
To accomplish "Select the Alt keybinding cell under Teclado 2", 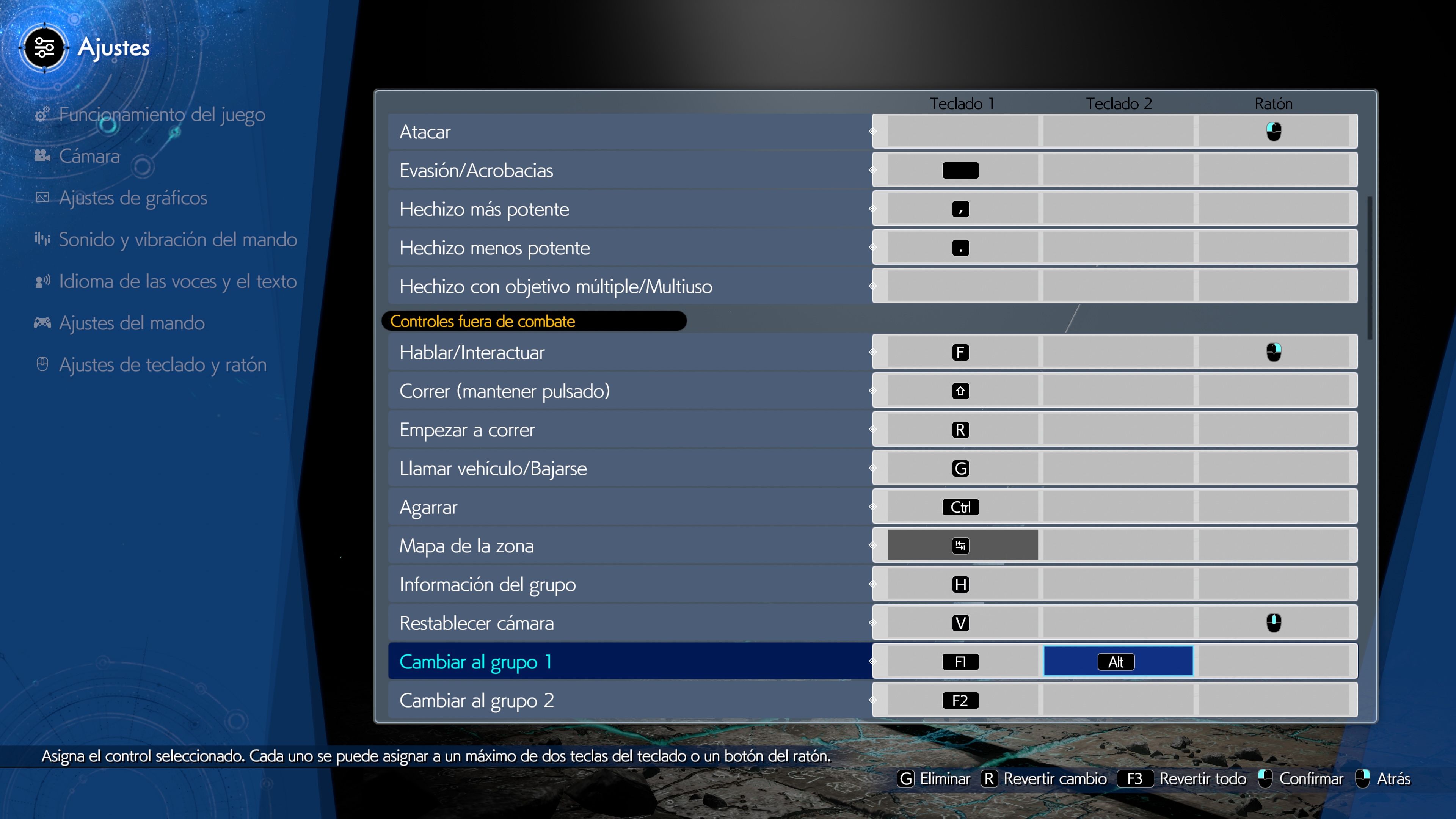I will 1116,661.
